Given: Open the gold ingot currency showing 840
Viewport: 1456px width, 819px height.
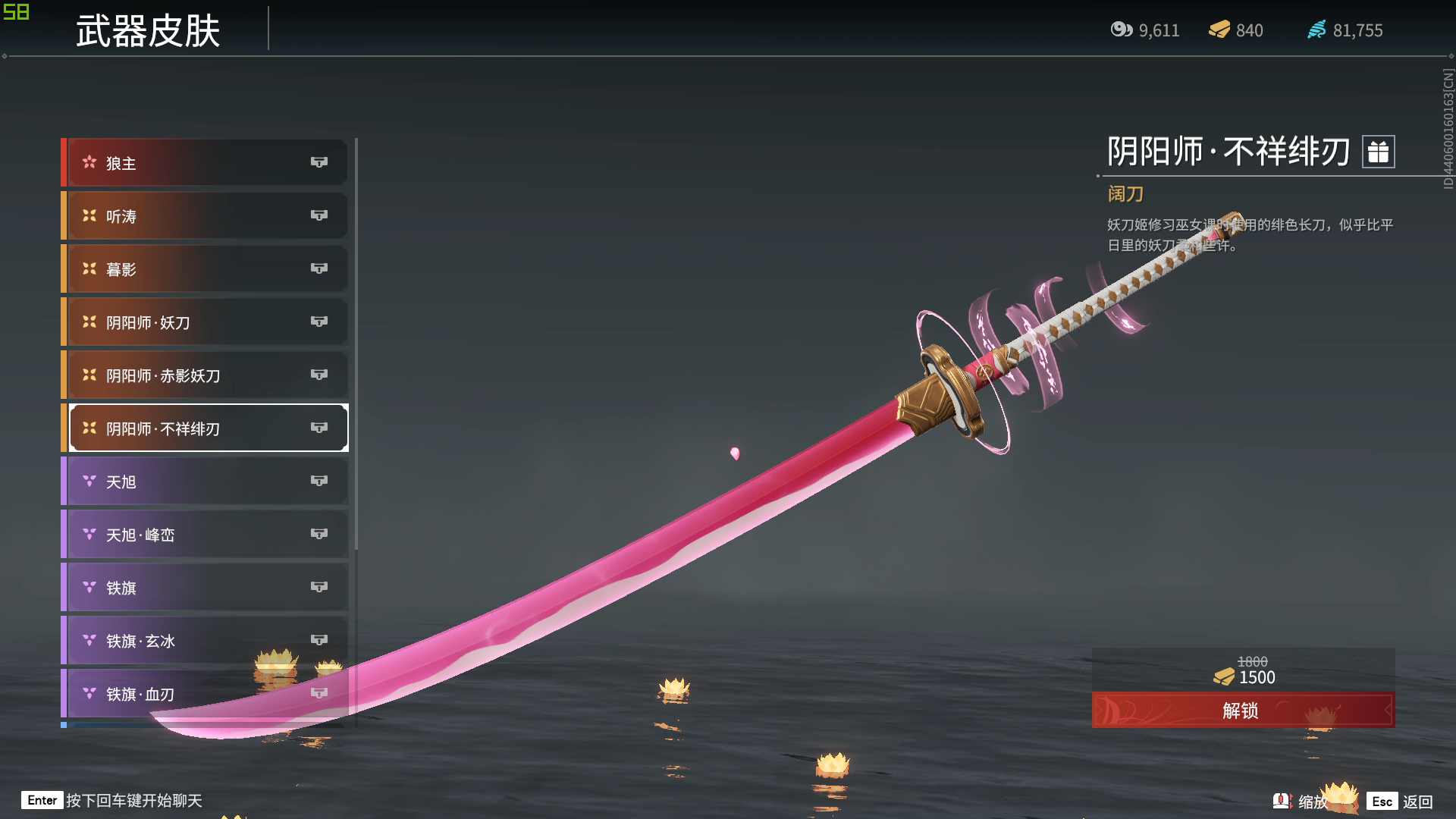Looking at the screenshot, I should coord(1236,30).
